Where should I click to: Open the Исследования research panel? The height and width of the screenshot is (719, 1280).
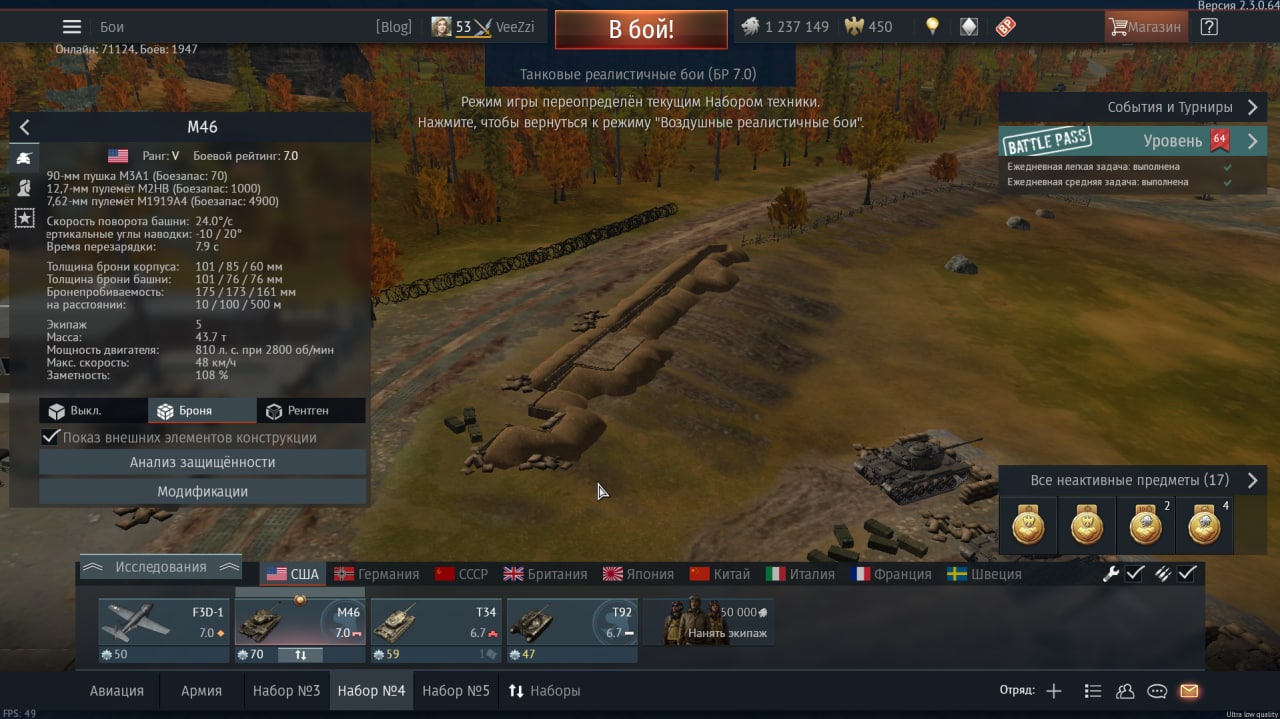pos(160,567)
